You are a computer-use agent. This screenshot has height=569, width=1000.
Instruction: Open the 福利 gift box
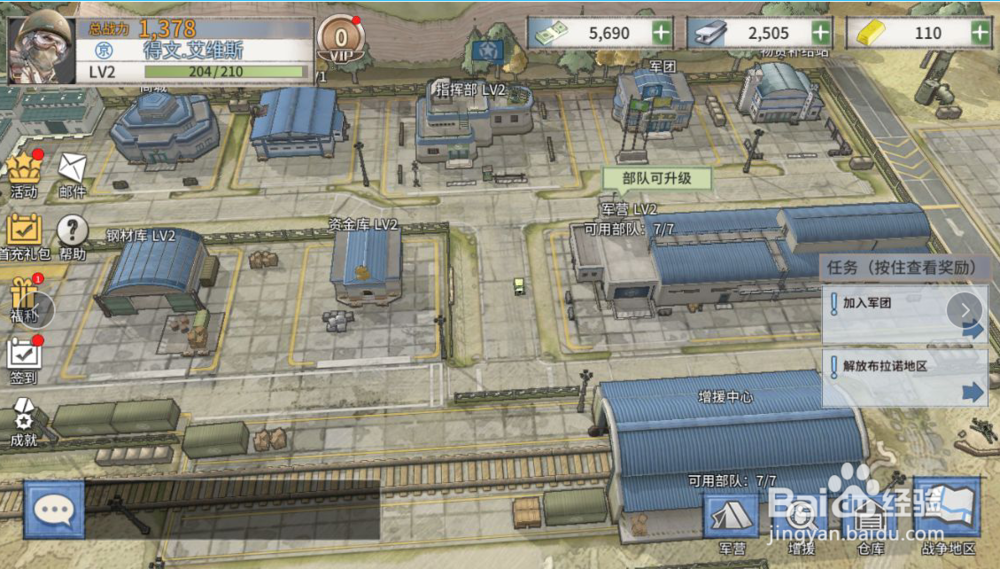tap(23, 299)
